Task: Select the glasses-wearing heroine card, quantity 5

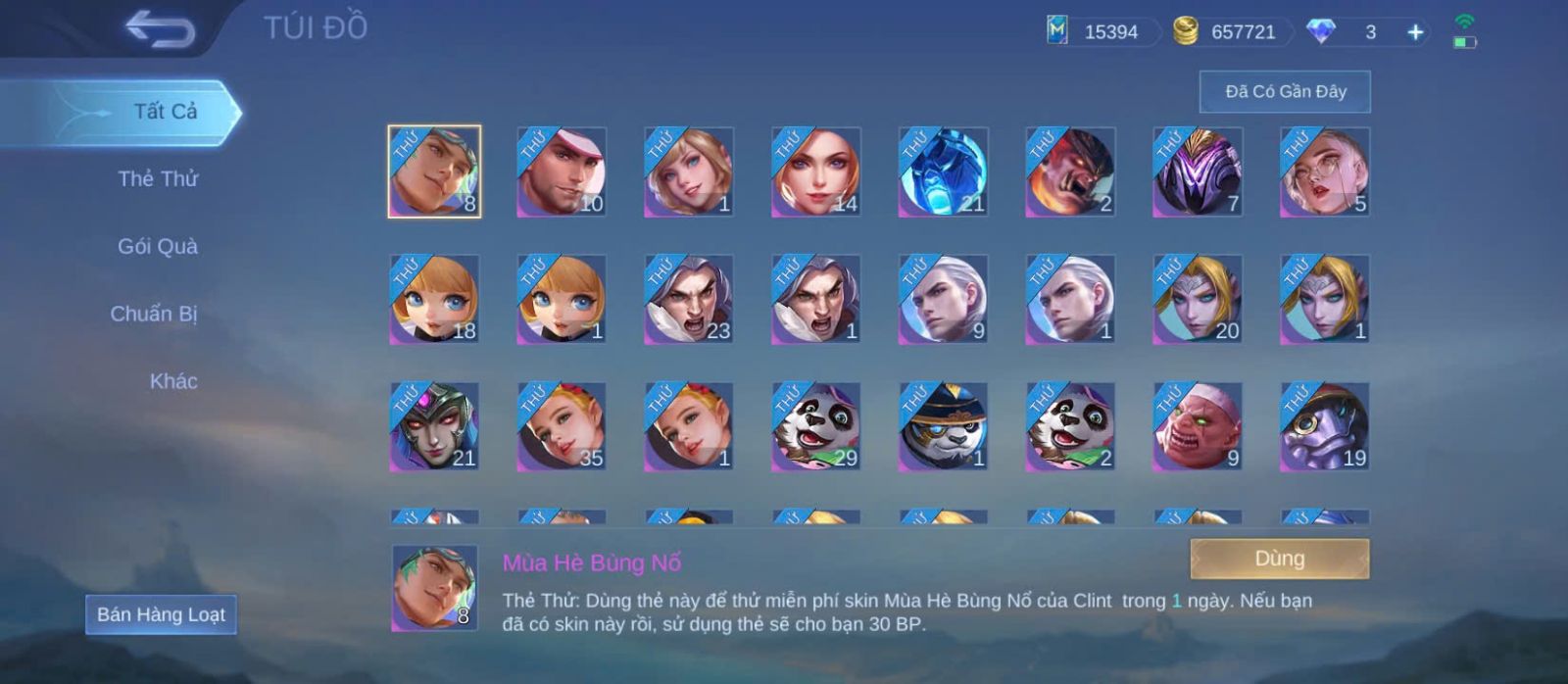Action: [x=1325, y=171]
